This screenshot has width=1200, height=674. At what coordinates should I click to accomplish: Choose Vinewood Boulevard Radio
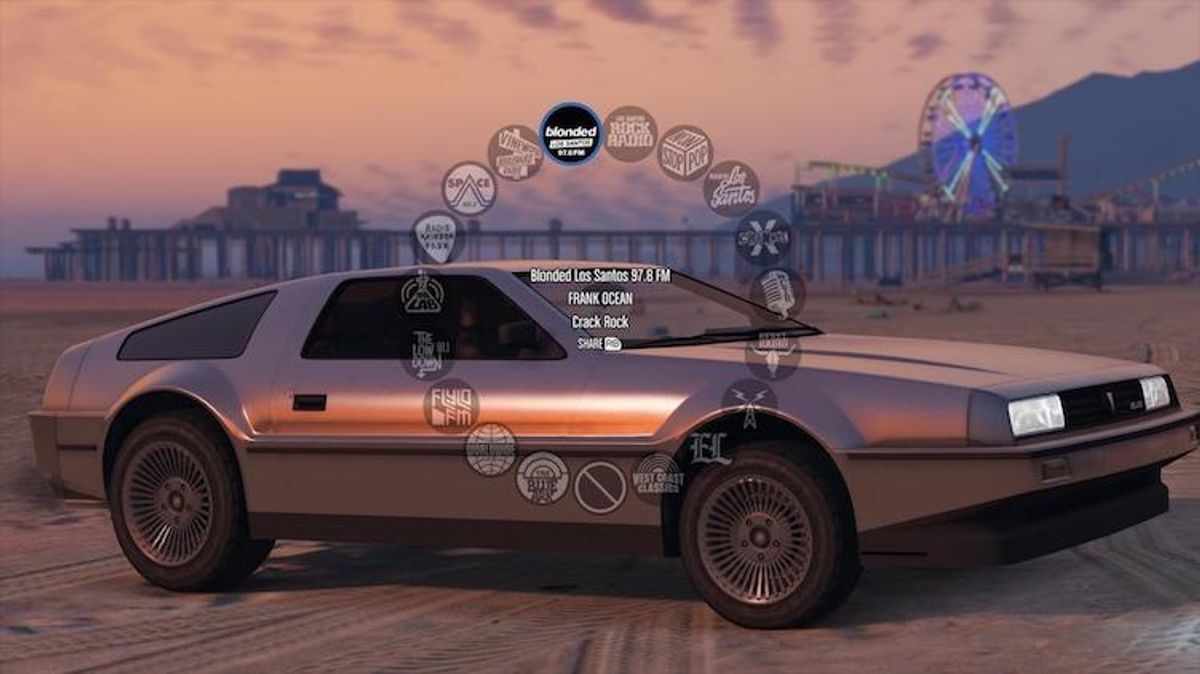coord(515,153)
